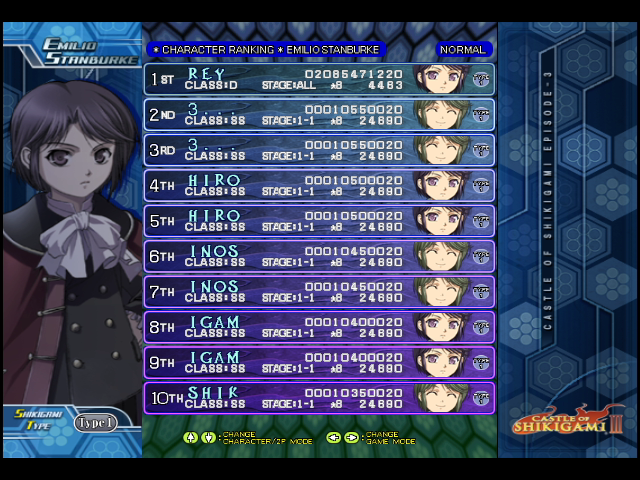Choose the 8th place IGAM row
The image size is (640, 480).
pyautogui.click(x=320, y=327)
